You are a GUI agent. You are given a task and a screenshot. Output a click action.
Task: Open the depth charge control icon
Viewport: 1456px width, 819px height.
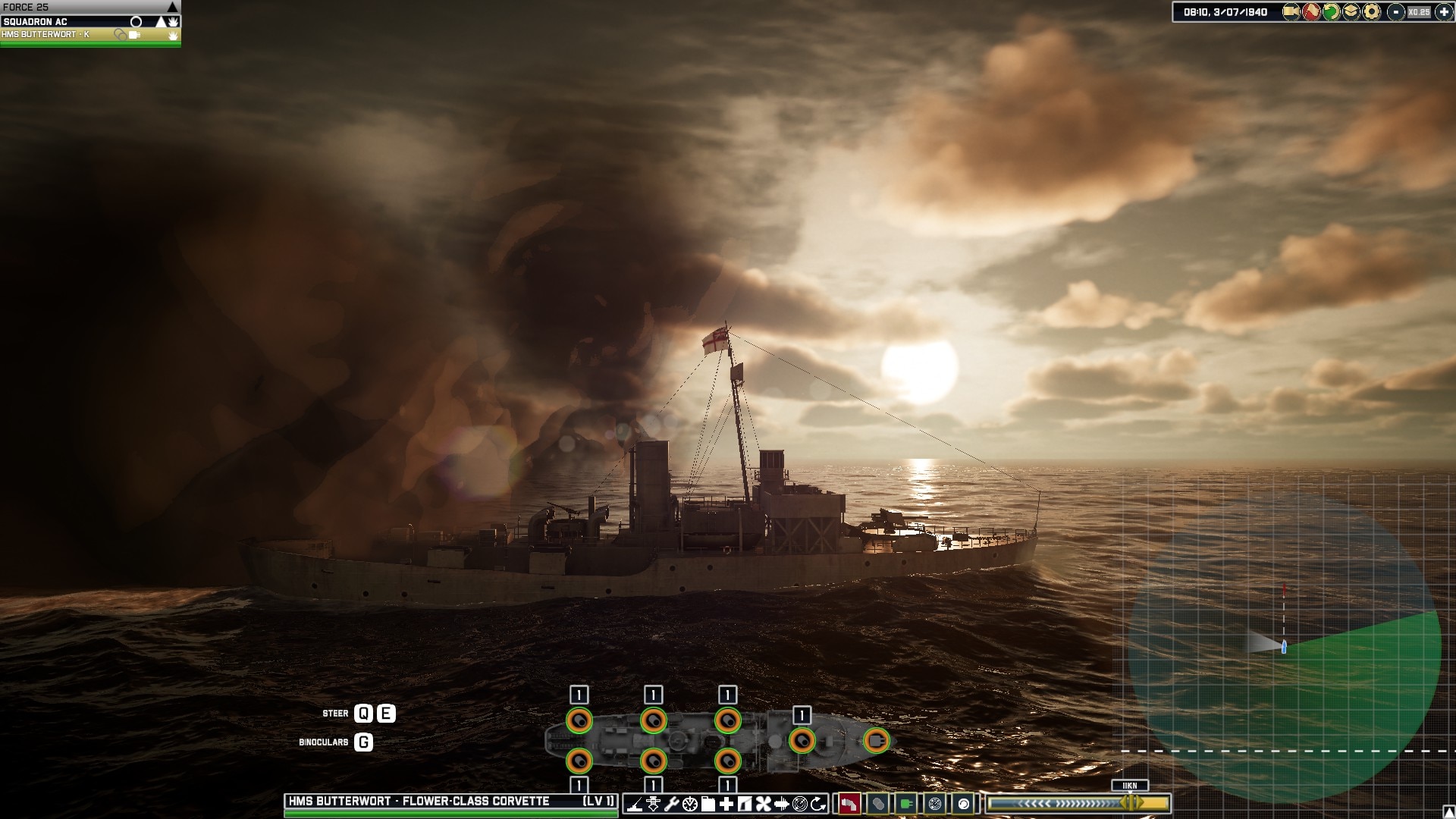coord(653,803)
